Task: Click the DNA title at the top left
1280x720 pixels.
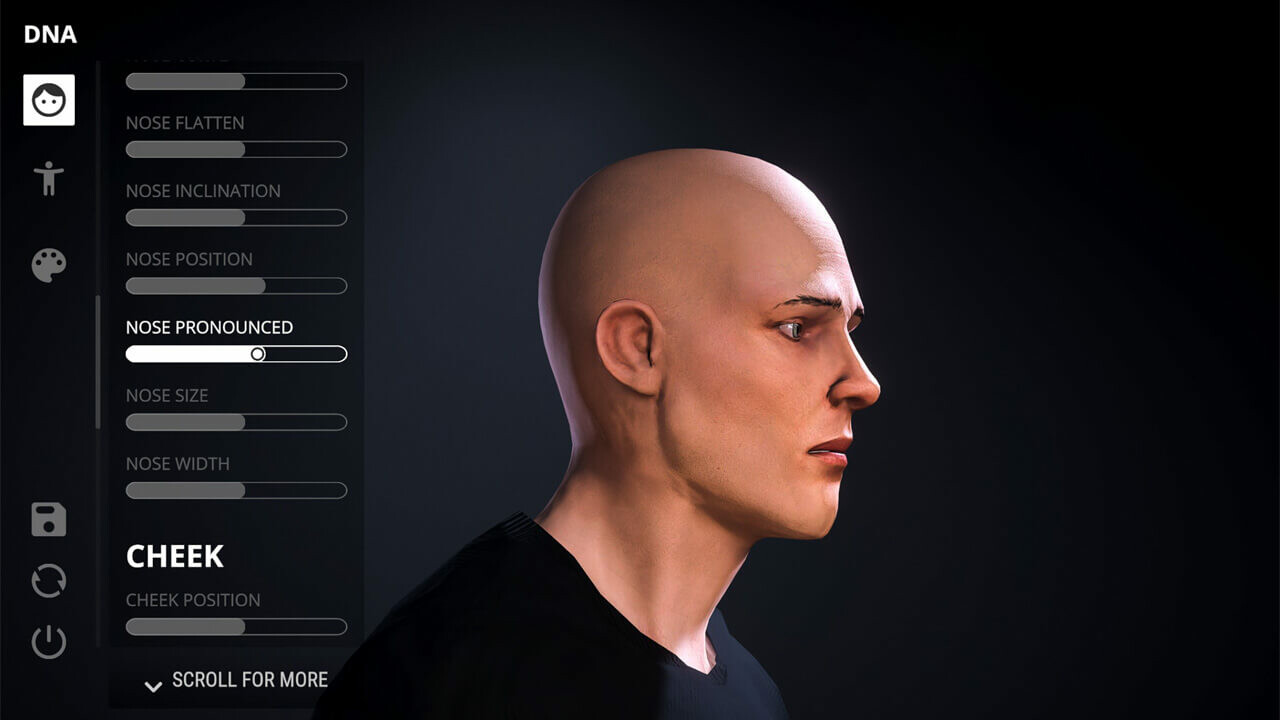Action: pyautogui.click(x=49, y=34)
